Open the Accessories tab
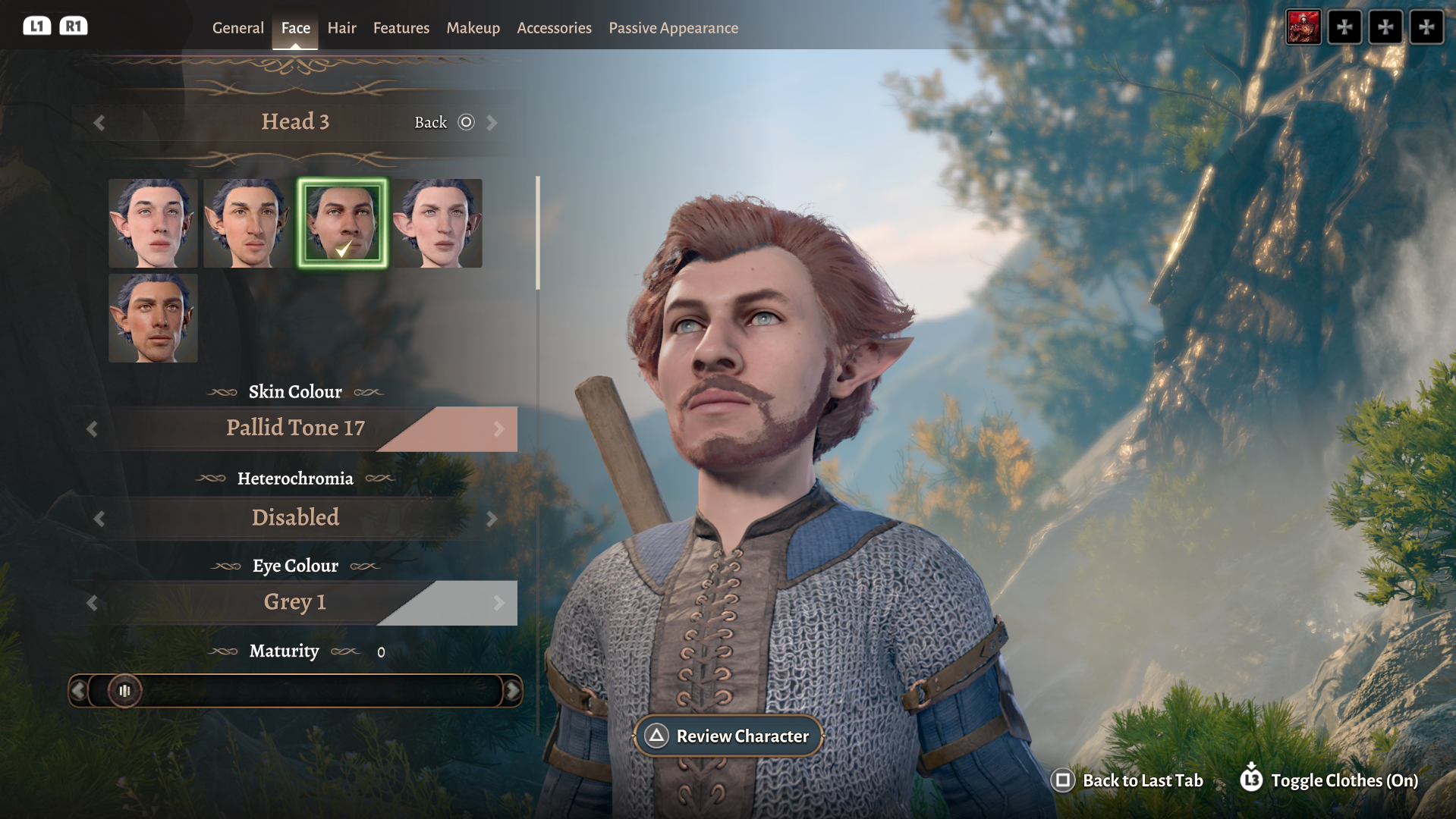Viewport: 1456px width, 819px height. [x=554, y=28]
